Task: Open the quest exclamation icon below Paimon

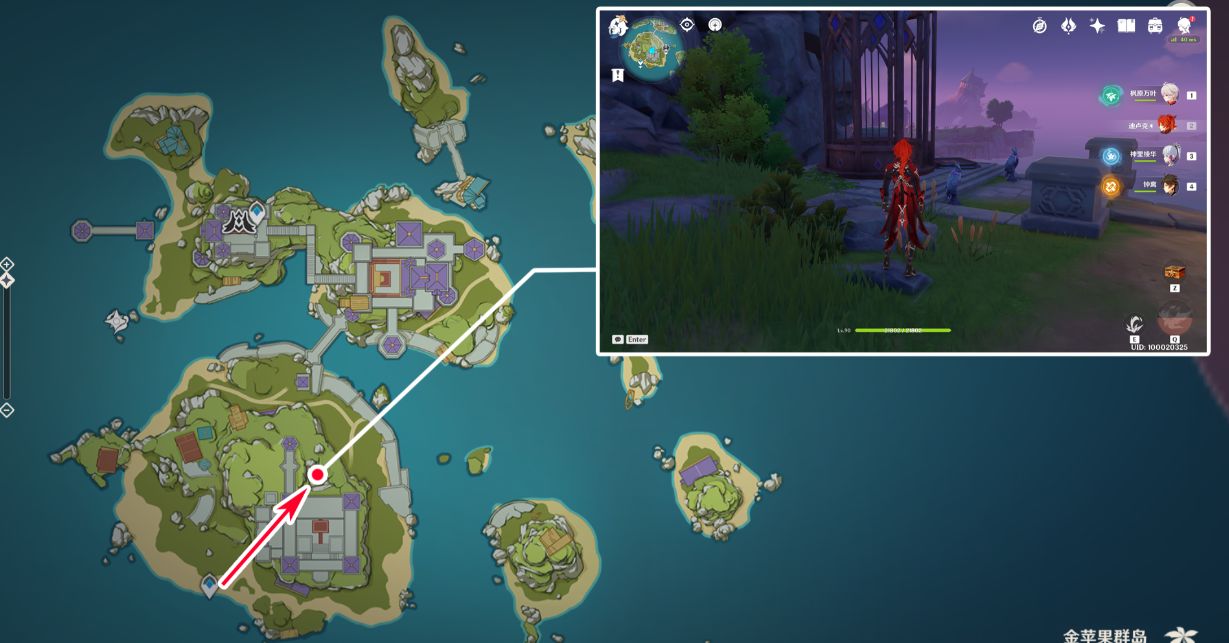Action: tap(618, 75)
